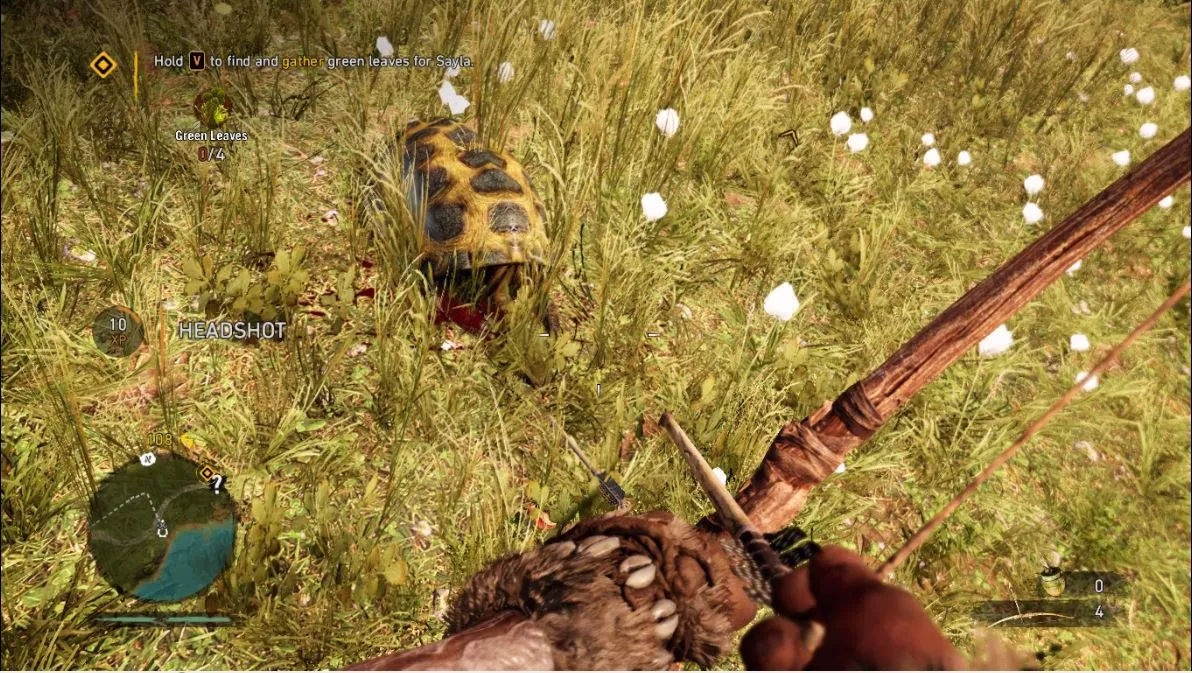This screenshot has height=673, width=1192.
Task: Click the circular minimap
Action: coord(161,527)
